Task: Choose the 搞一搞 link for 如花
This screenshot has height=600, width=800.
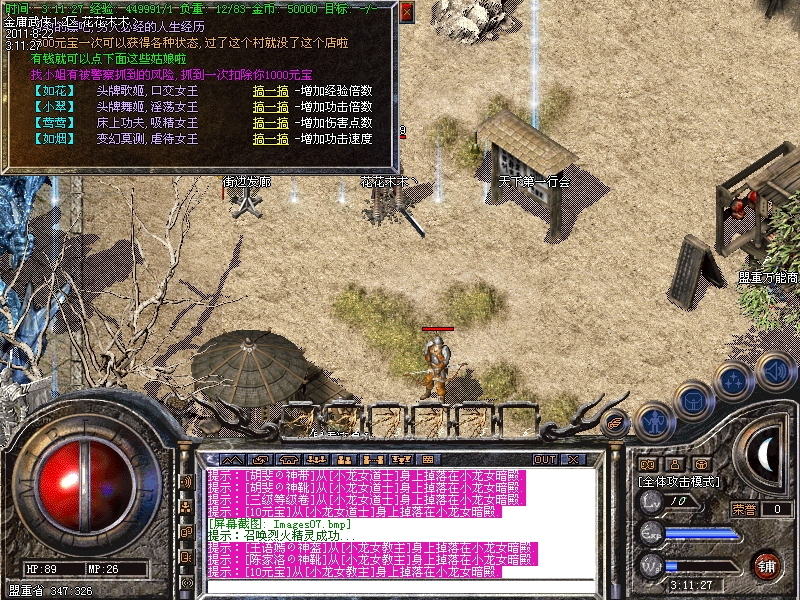Action: pyautogui.click(x=270, y=91)
